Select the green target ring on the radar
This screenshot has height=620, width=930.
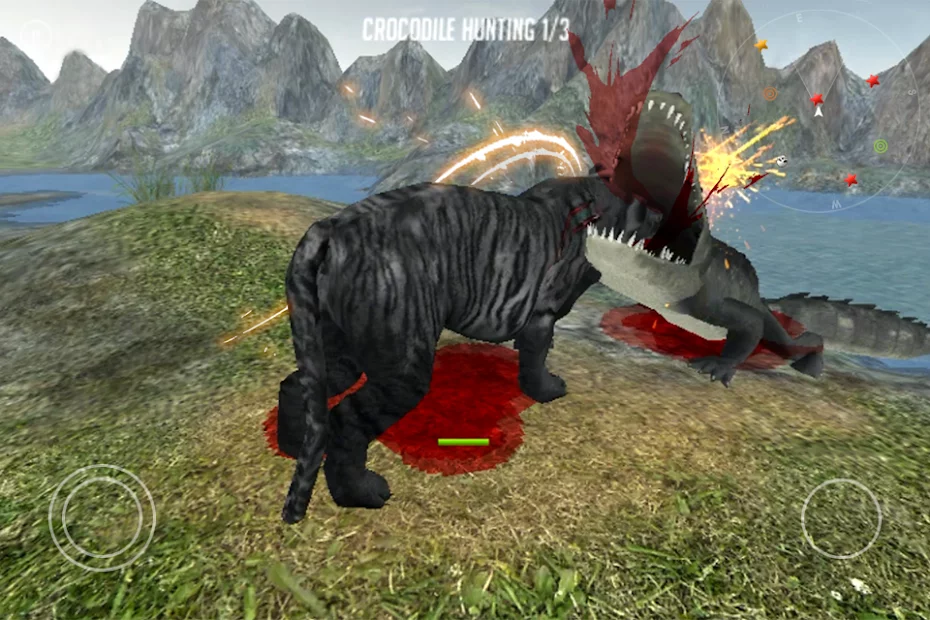tap(880, 146)
